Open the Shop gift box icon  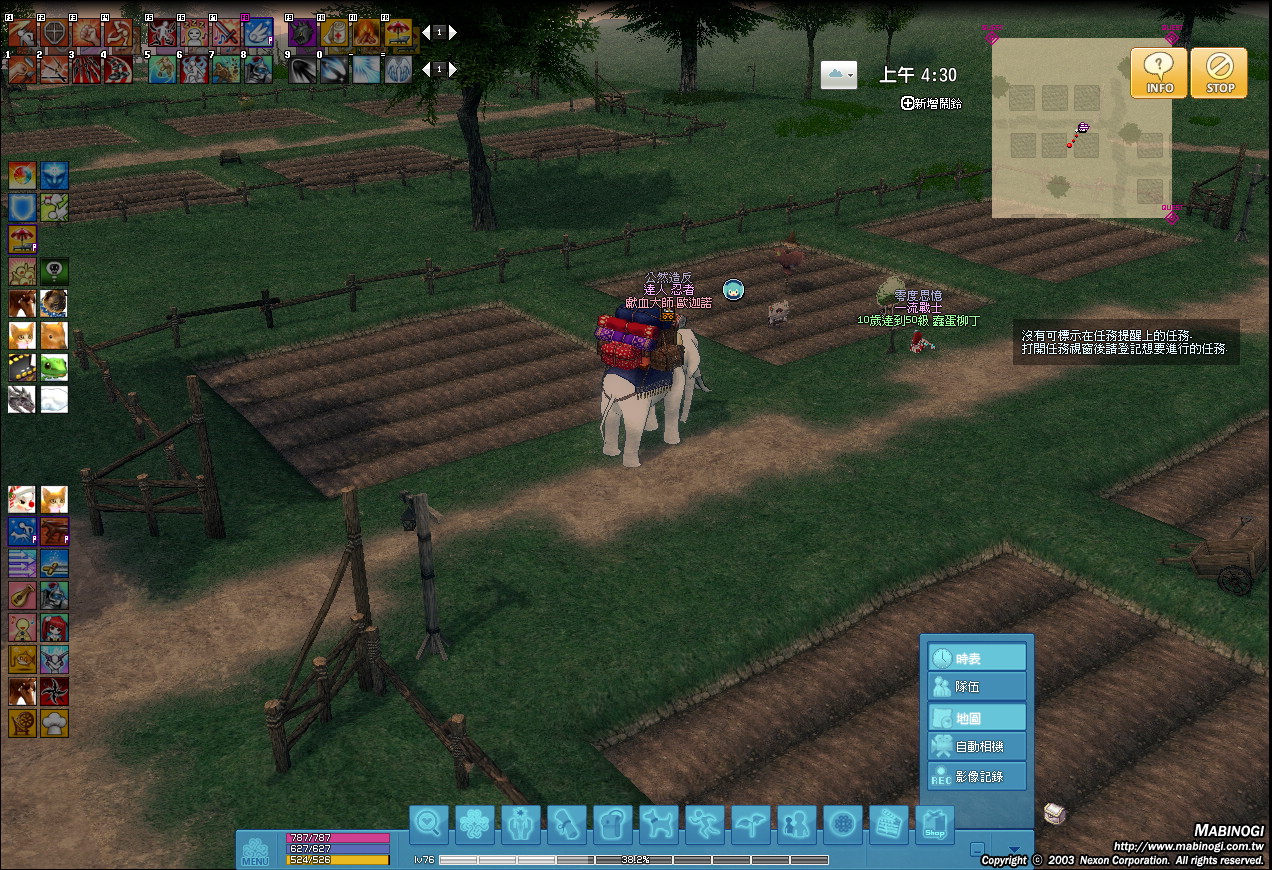click(x=935, y=825)
